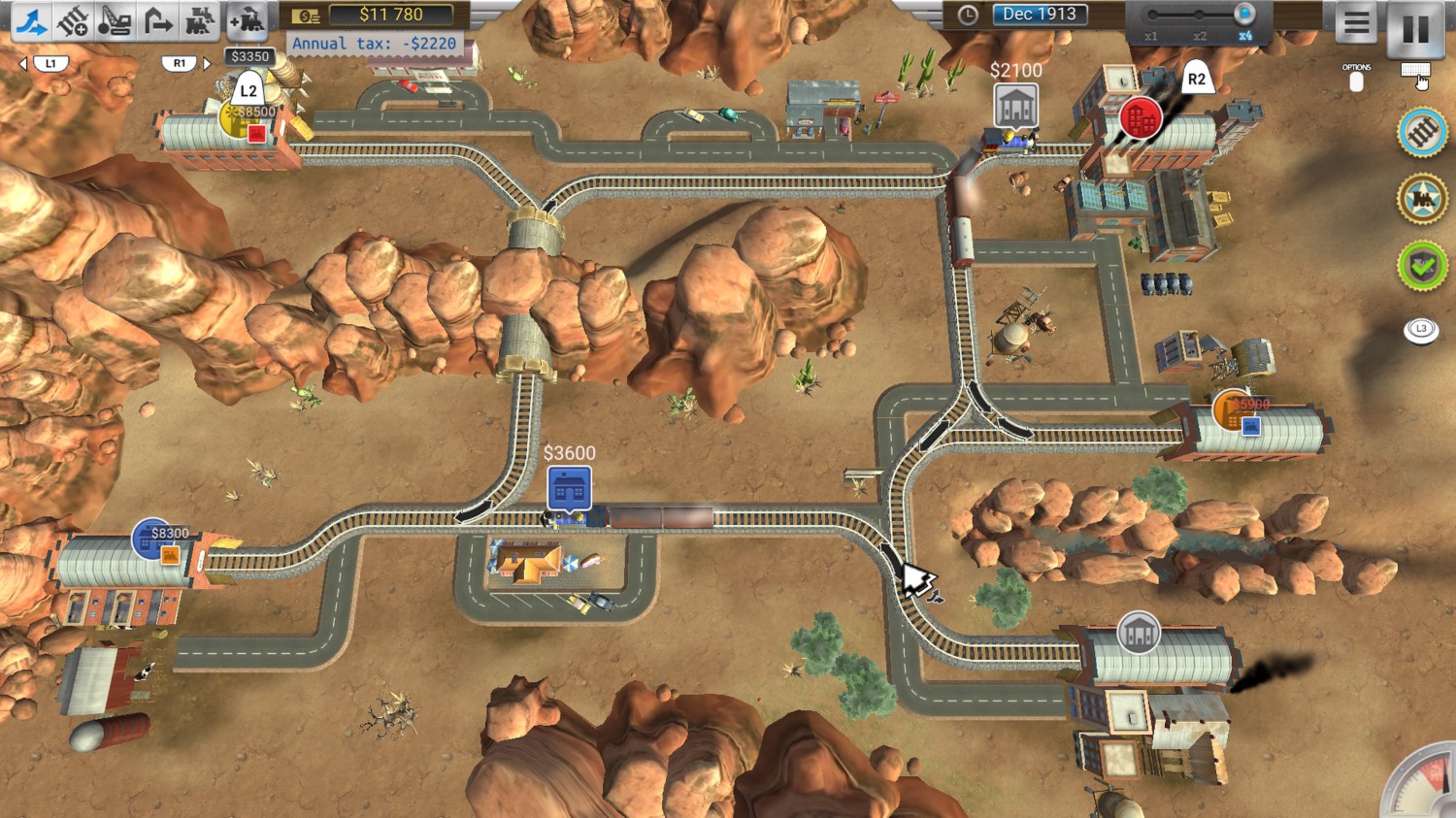
Task: Activate the demolition crane tool
Action: 115,20
